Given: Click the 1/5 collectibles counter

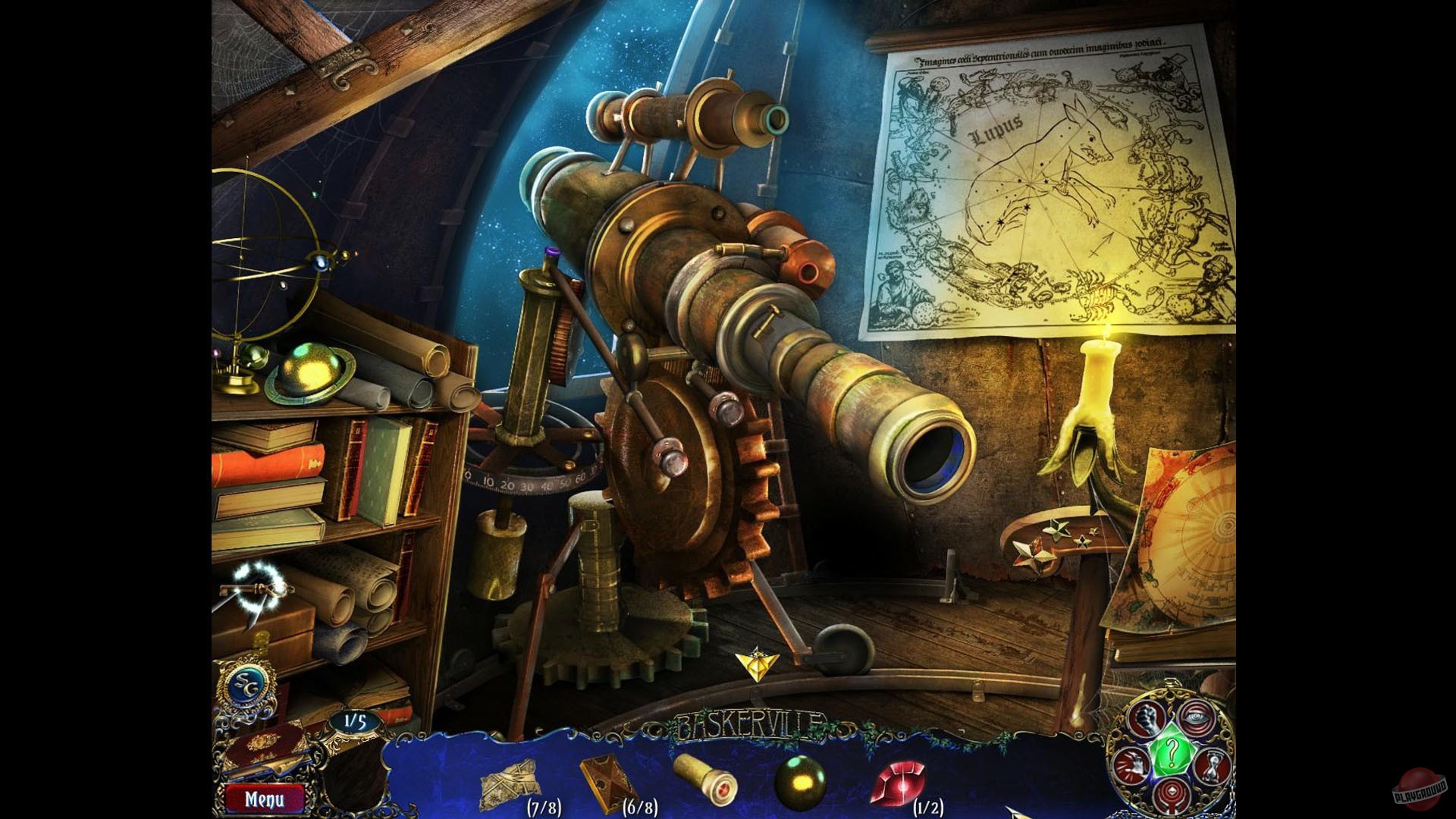Looking at the screenshot, I should pyautogui.click(x=355, y=721).
